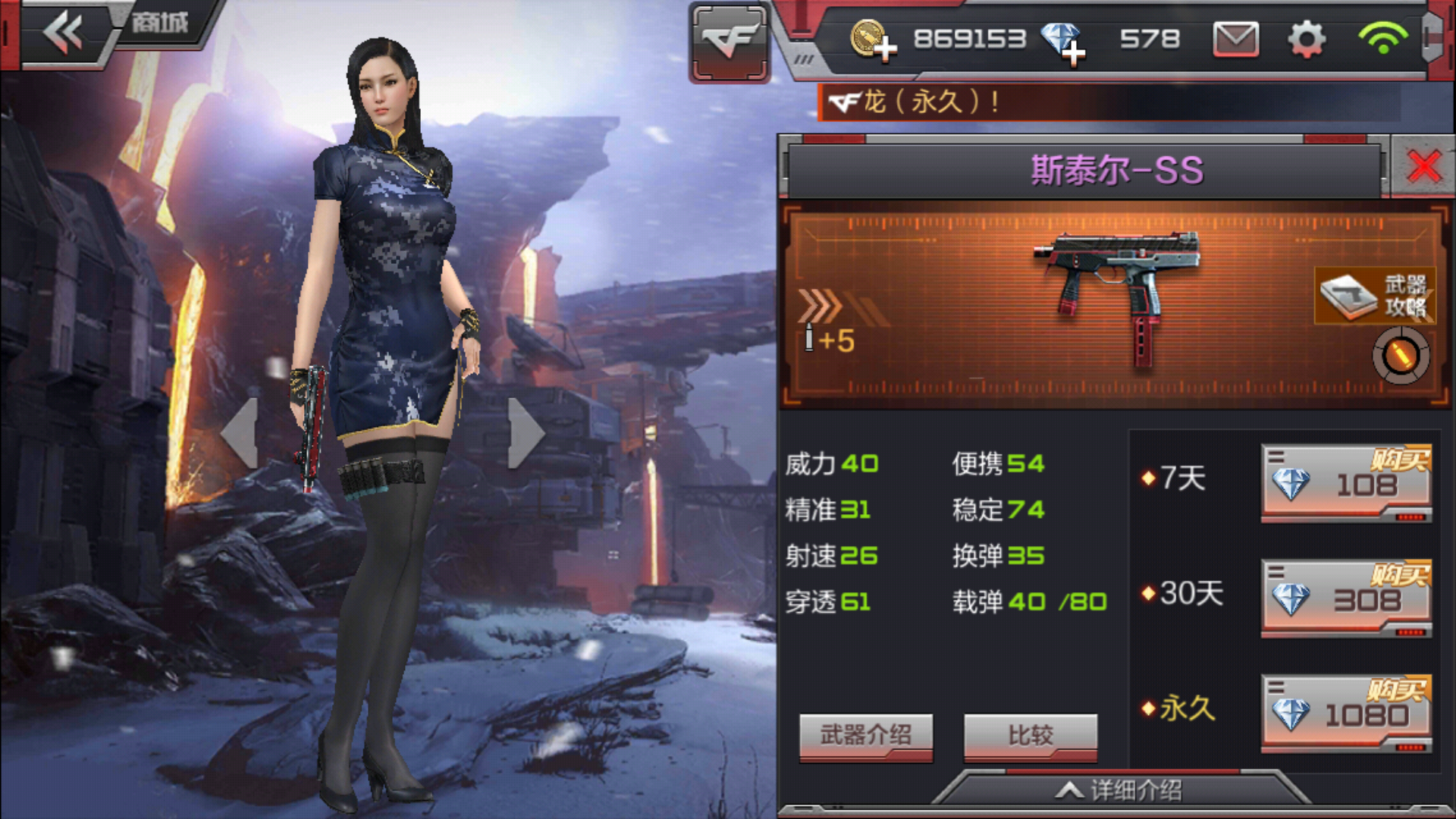The width and height of the screenshot is (1456, 819).
Task: Expand the 详细介绍 details panel
Action: [1121, 791]
